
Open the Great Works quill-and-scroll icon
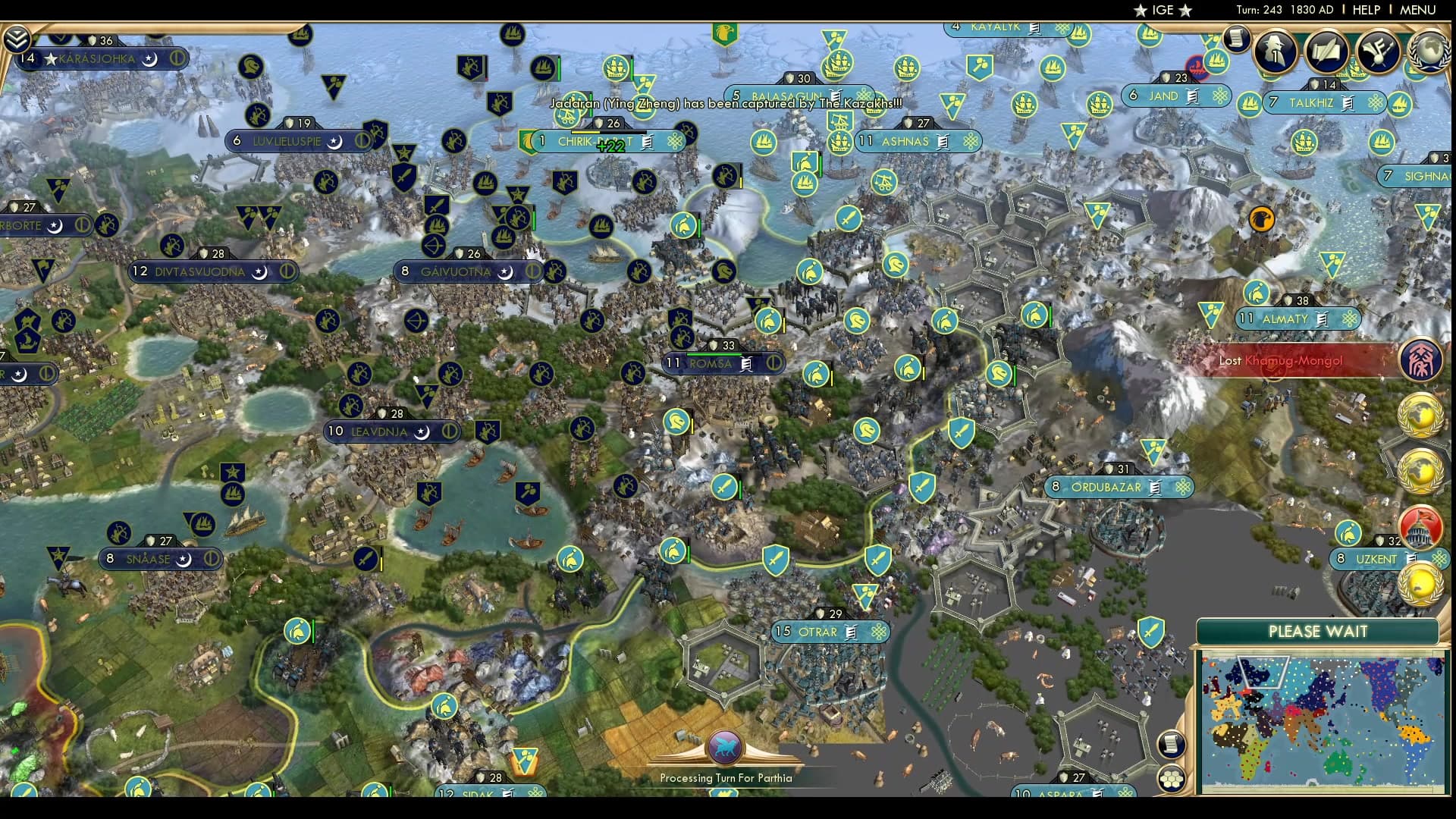(x=1326, y=52)
